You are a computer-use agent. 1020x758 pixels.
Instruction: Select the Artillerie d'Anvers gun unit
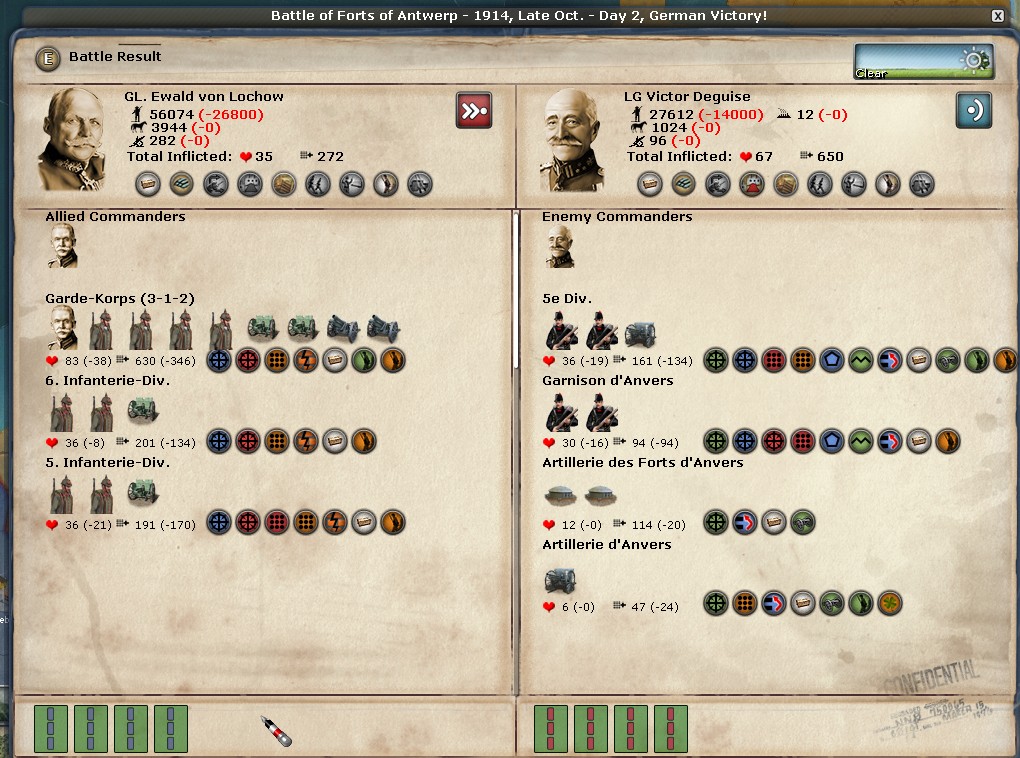559,578
